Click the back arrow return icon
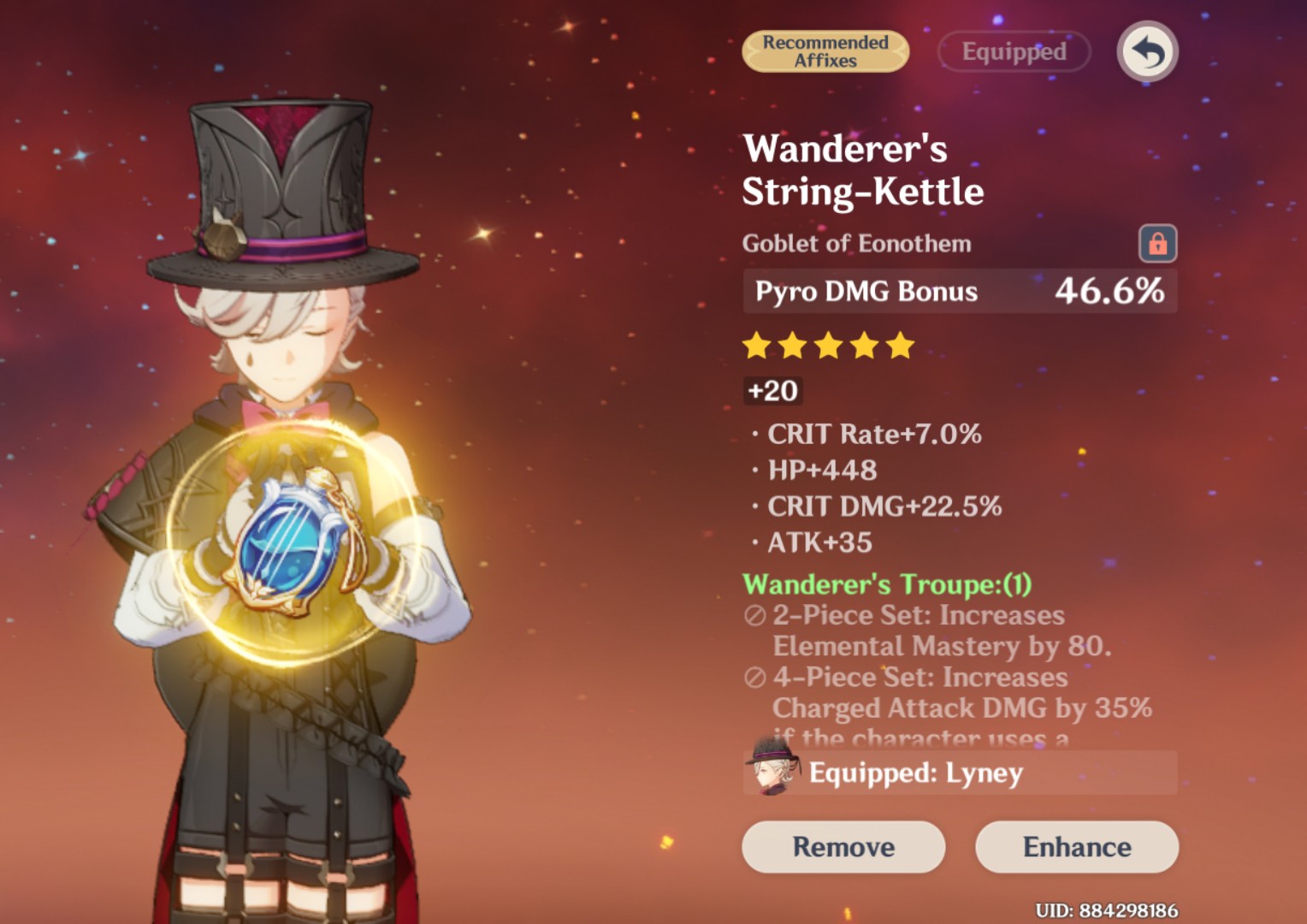The height and width of the screenshot is (924, 1307). tap(1146, 51)
